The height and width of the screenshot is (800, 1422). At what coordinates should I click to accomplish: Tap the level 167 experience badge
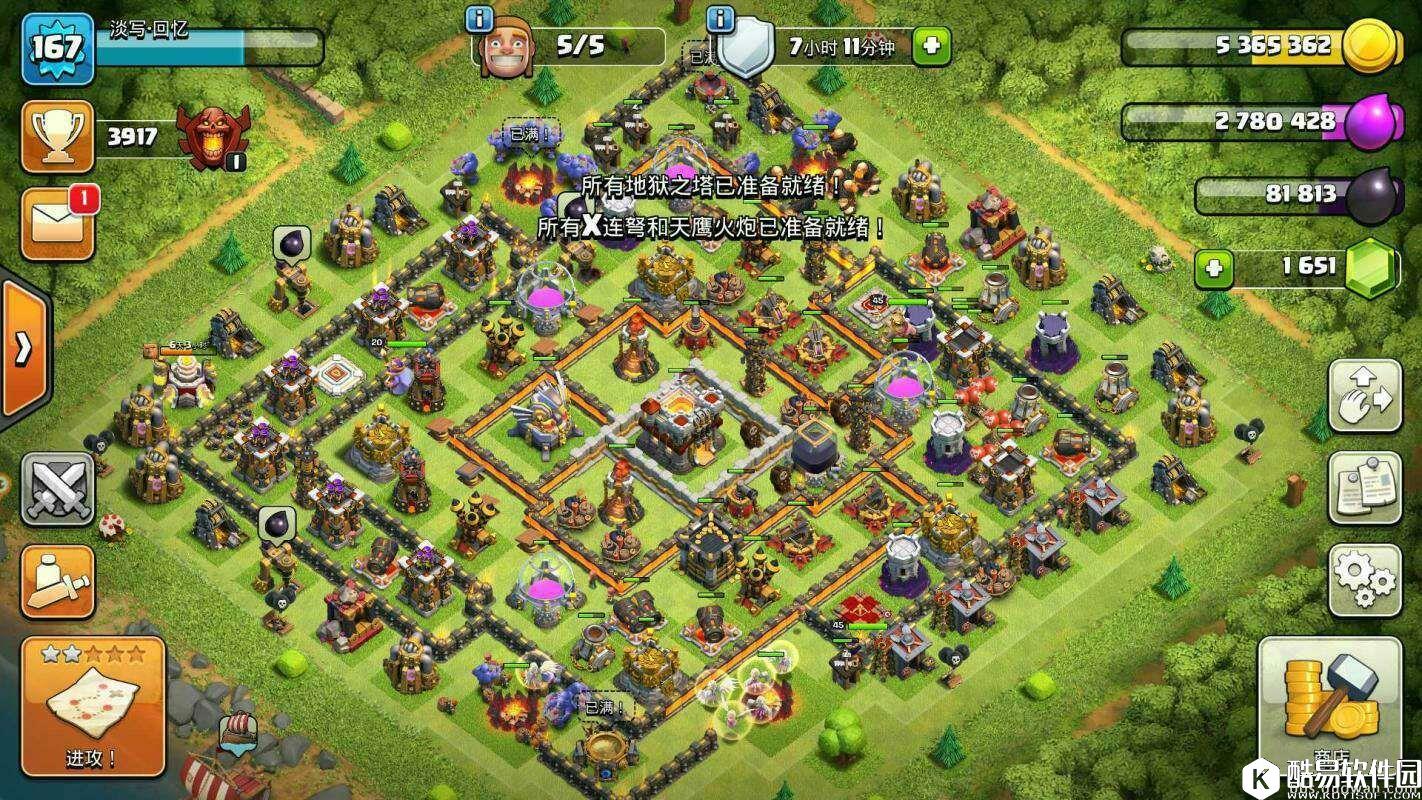click(57, 48)
